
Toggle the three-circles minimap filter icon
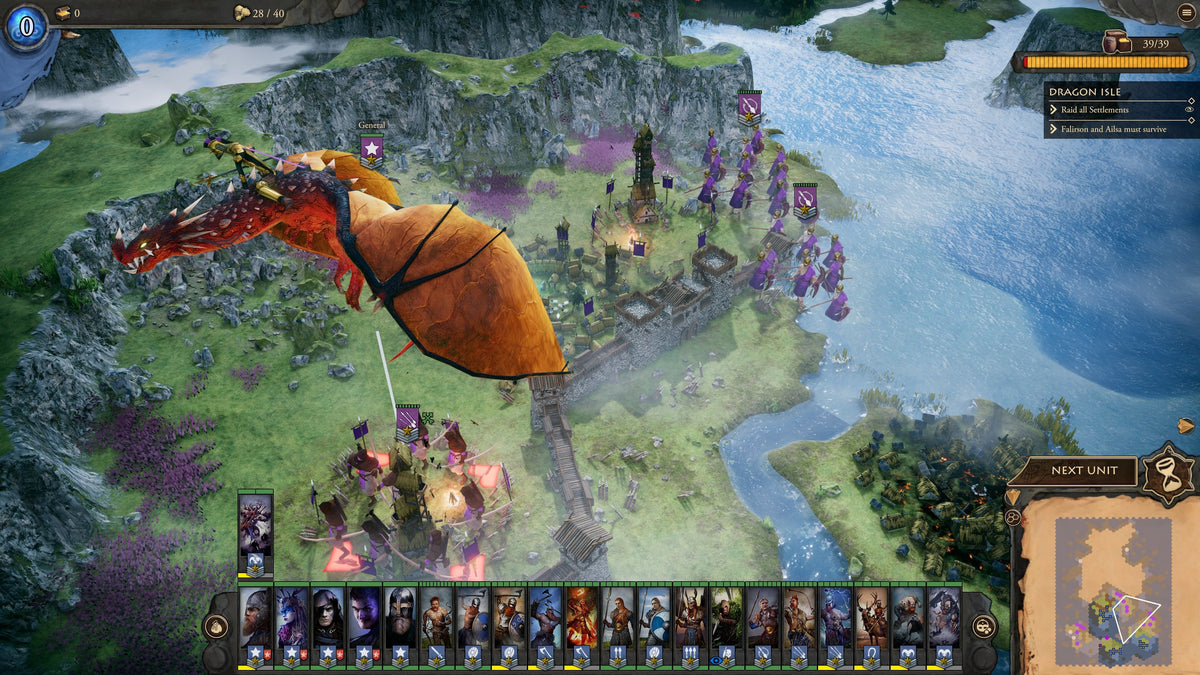(x=1013, y=517)
